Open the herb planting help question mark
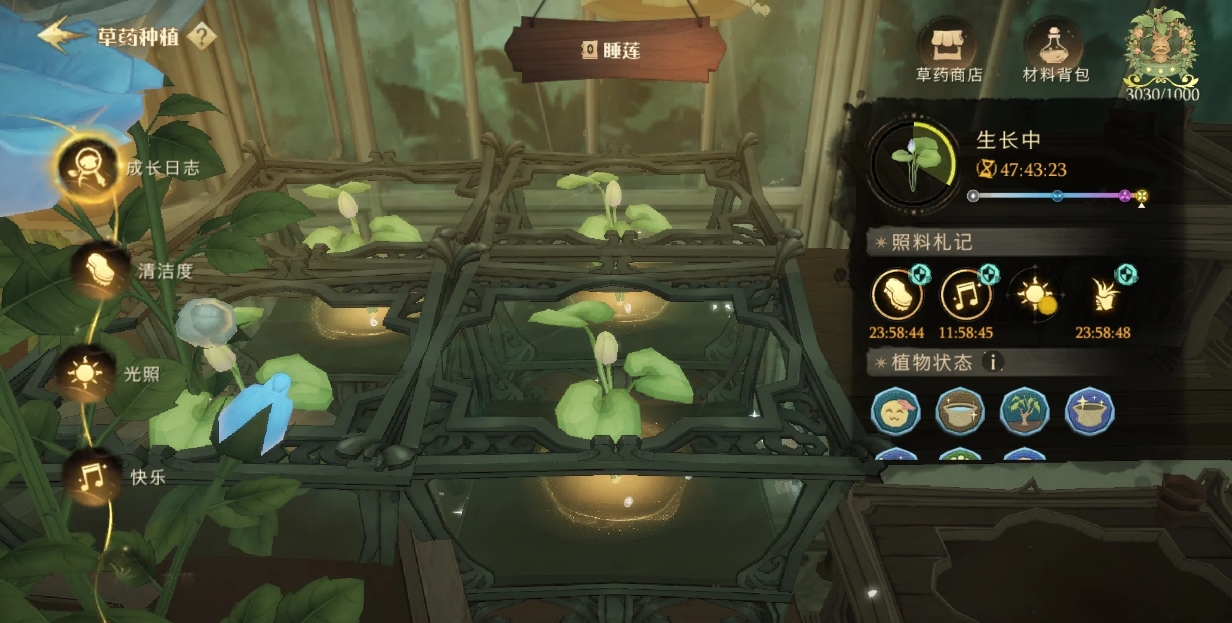 pyautogui.click(x=201, y=37)
